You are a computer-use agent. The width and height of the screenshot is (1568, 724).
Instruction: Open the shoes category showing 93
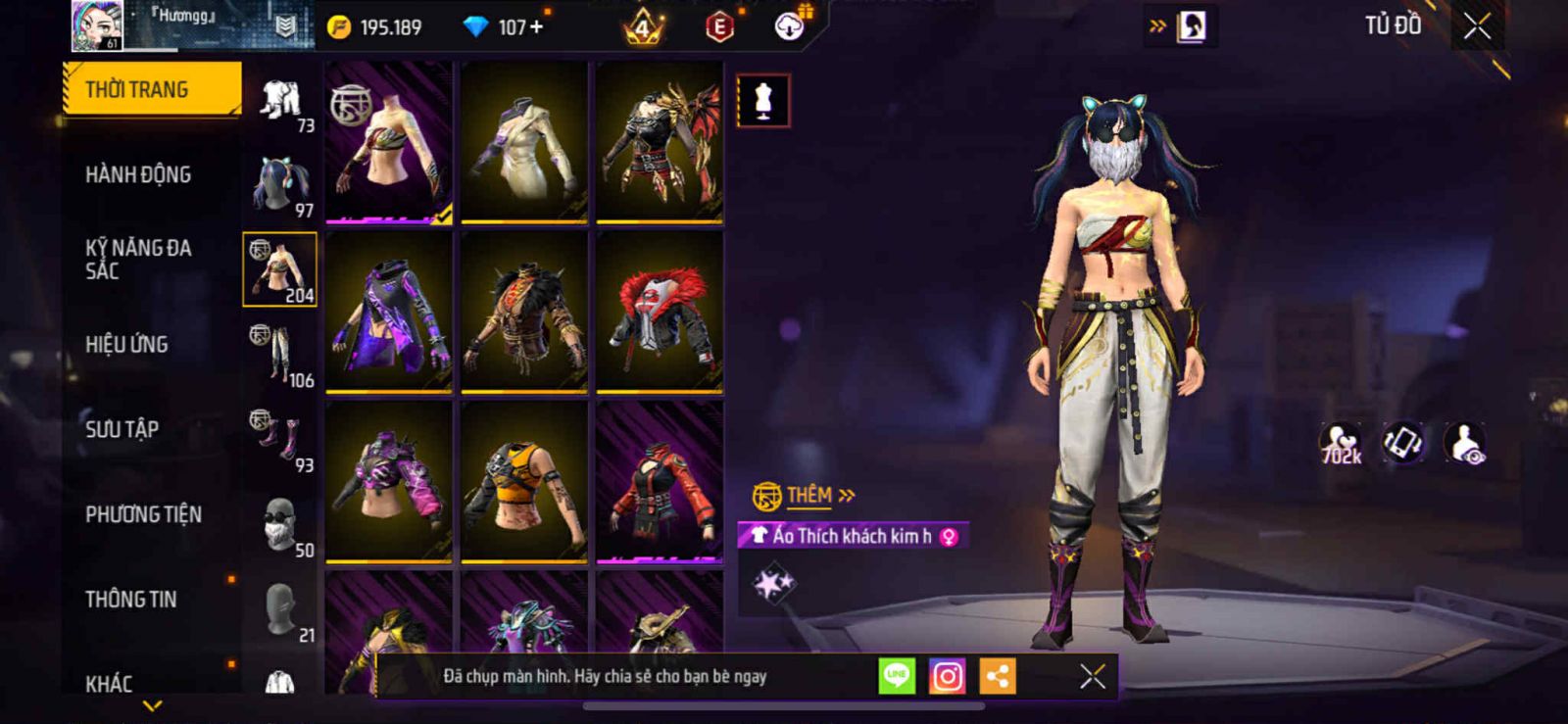(x=280, y=440)
